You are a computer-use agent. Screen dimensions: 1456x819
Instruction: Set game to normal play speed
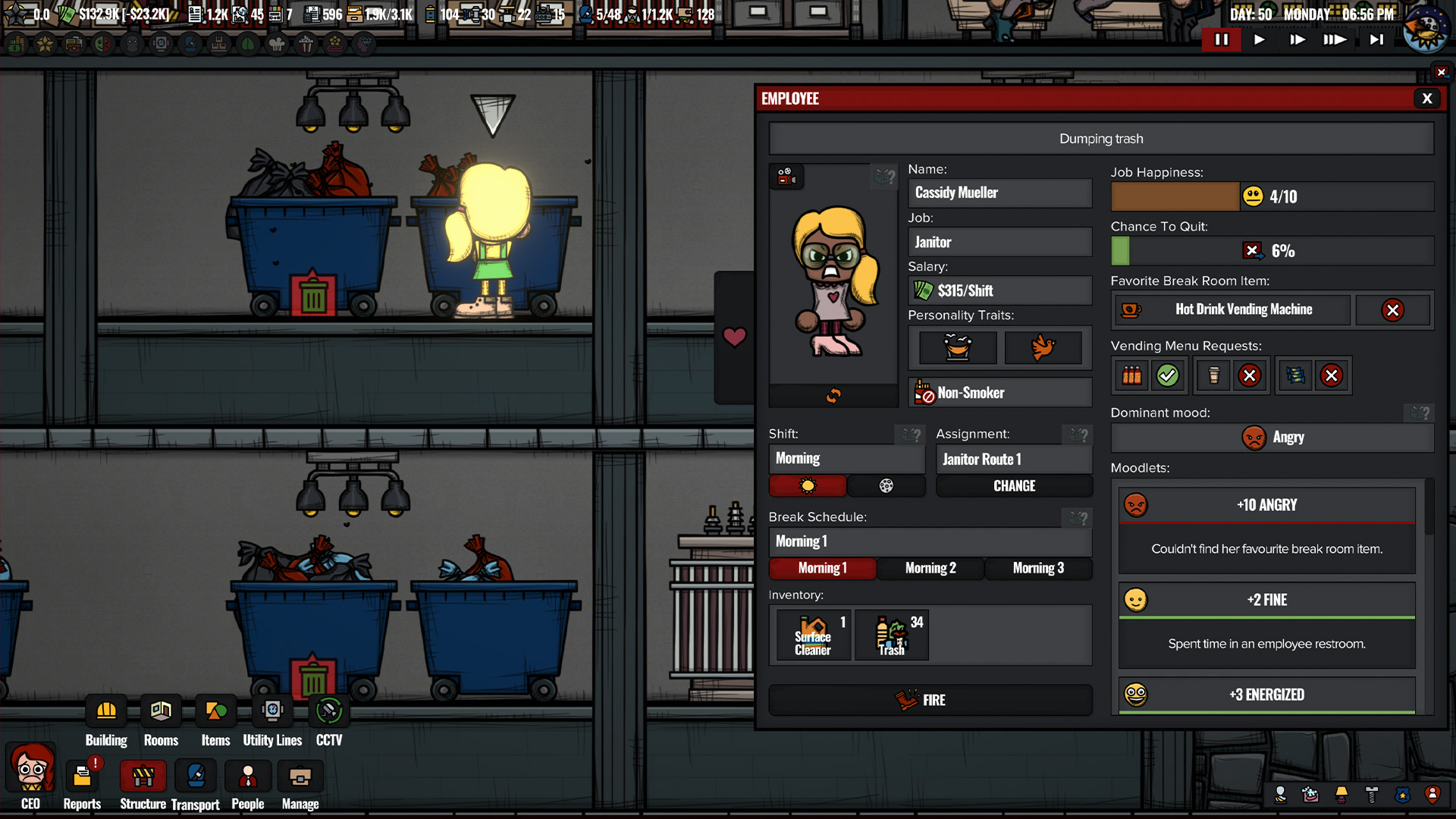click(x=1259, y=39)
